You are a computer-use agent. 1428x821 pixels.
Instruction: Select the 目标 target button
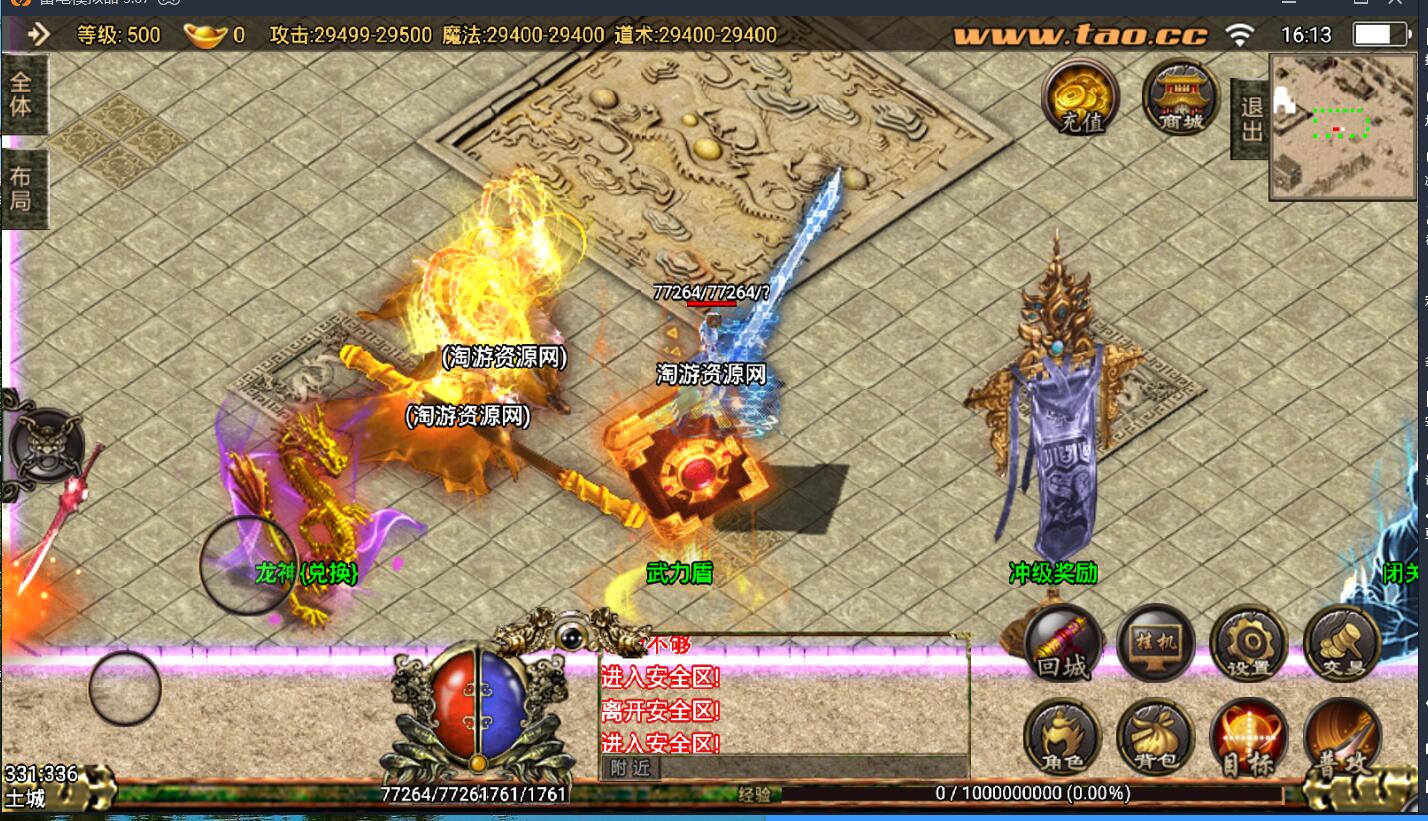1247,738
